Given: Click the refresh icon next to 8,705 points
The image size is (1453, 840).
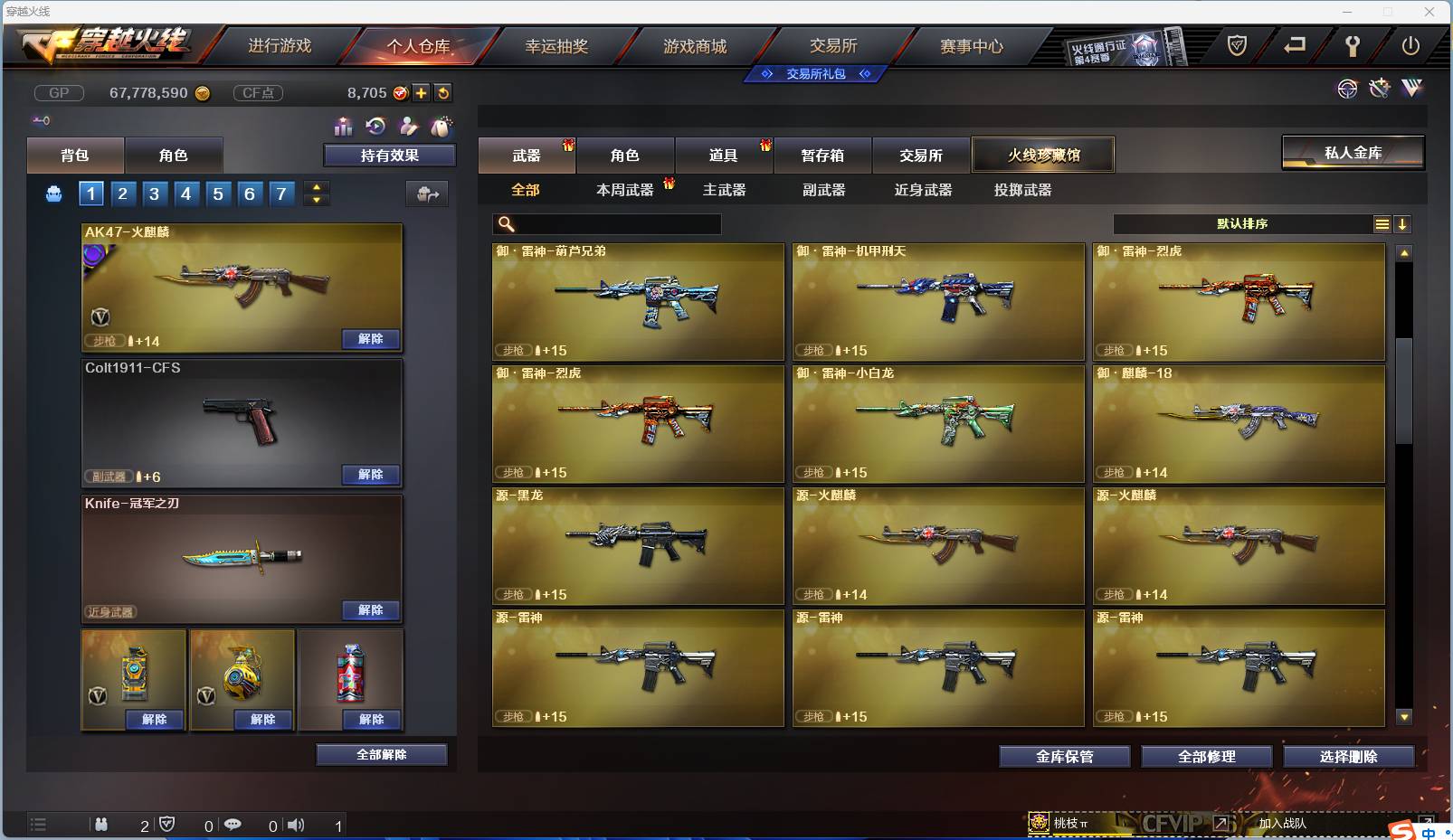Looking at the screenshot, I should (x=442, y=91).
